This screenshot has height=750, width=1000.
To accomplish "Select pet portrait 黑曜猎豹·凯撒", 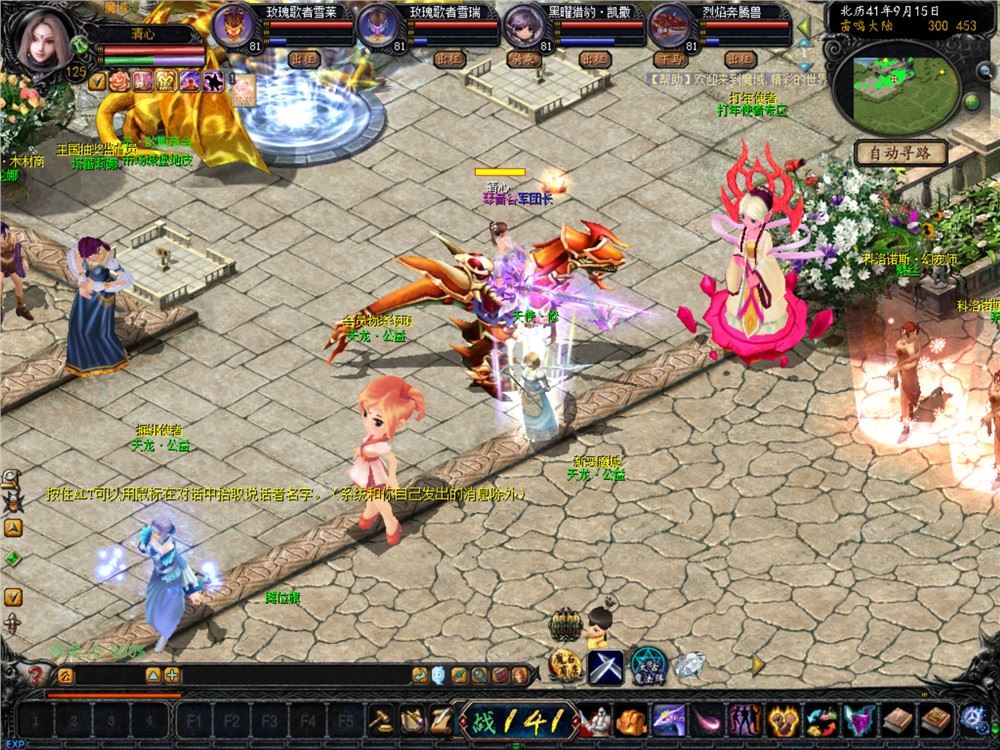I will (523, 23).
